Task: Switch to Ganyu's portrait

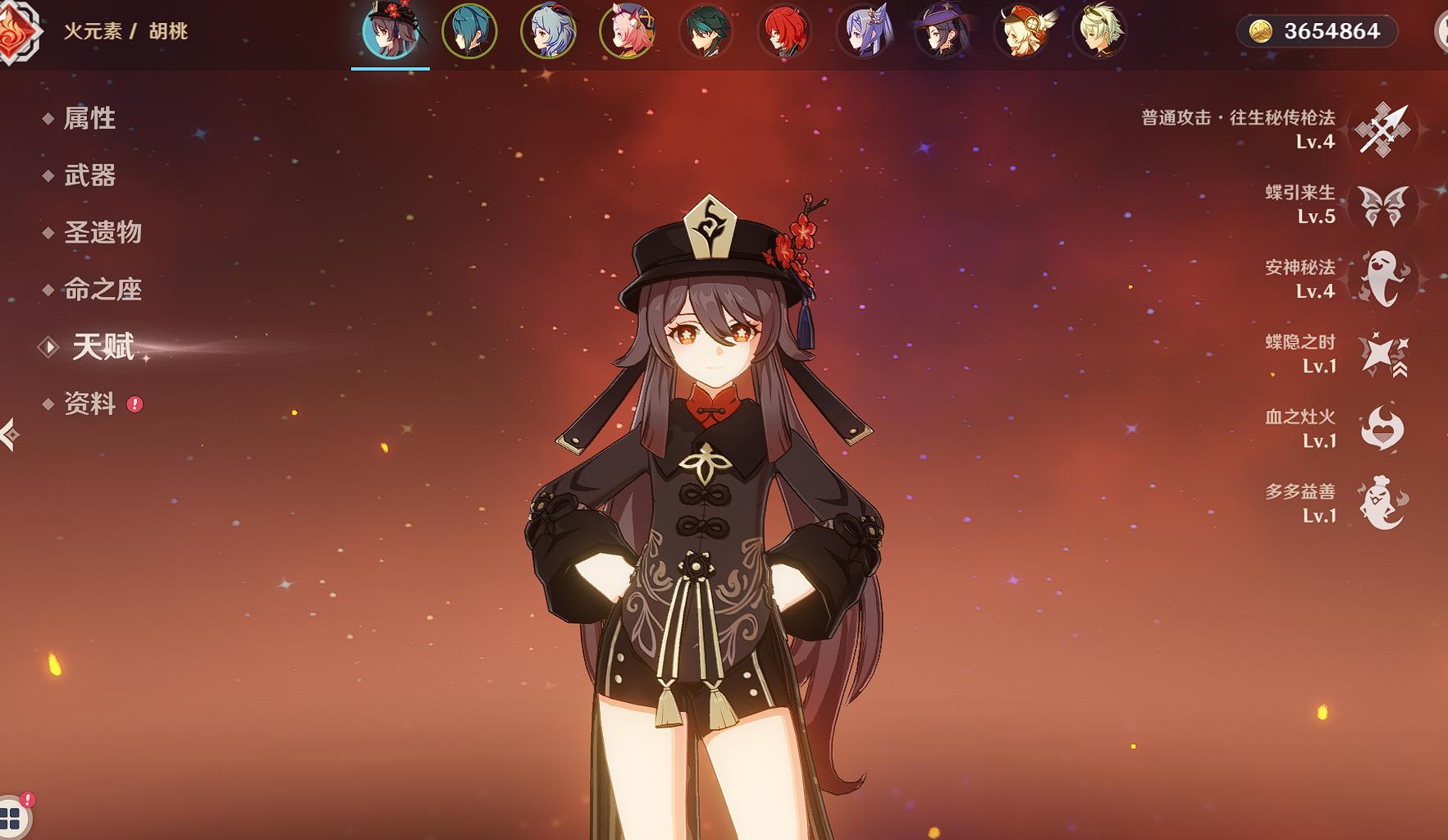Action: coord(548,31)
